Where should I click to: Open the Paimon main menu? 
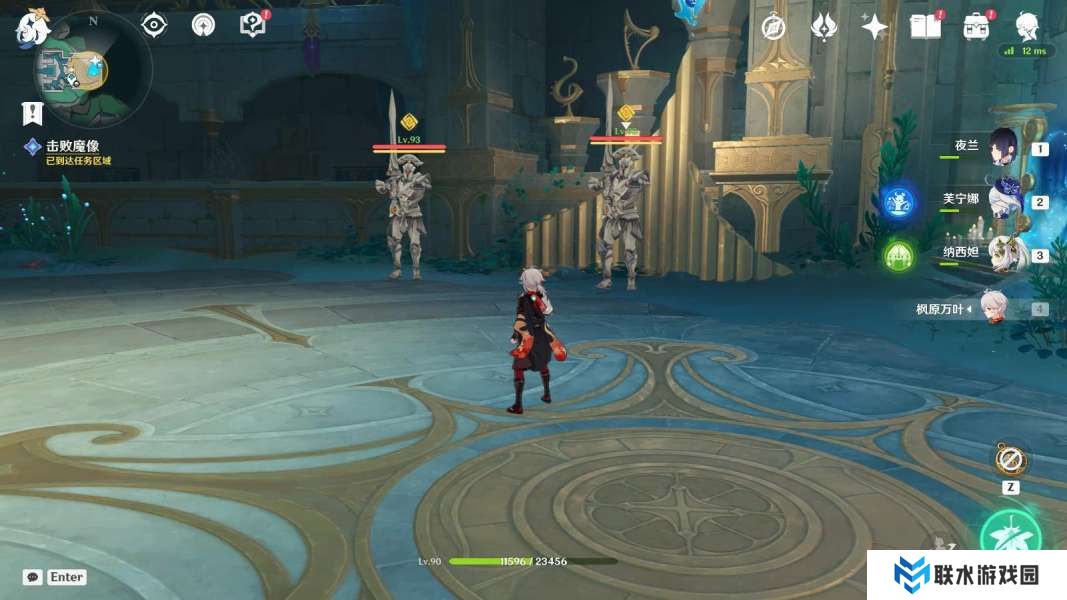[31, 28]
